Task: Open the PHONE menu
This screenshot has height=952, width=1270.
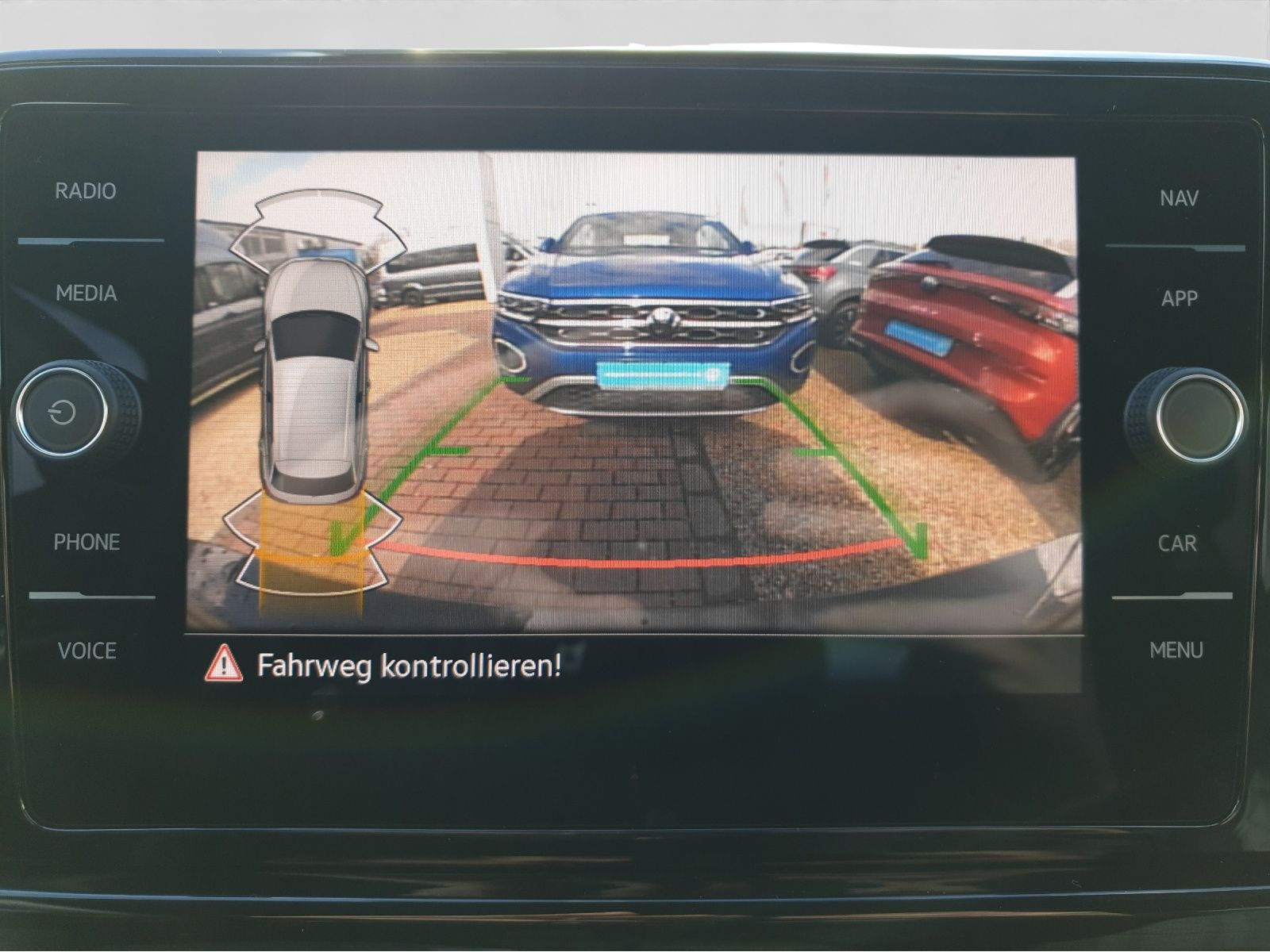Action: (x=86, y=543)
